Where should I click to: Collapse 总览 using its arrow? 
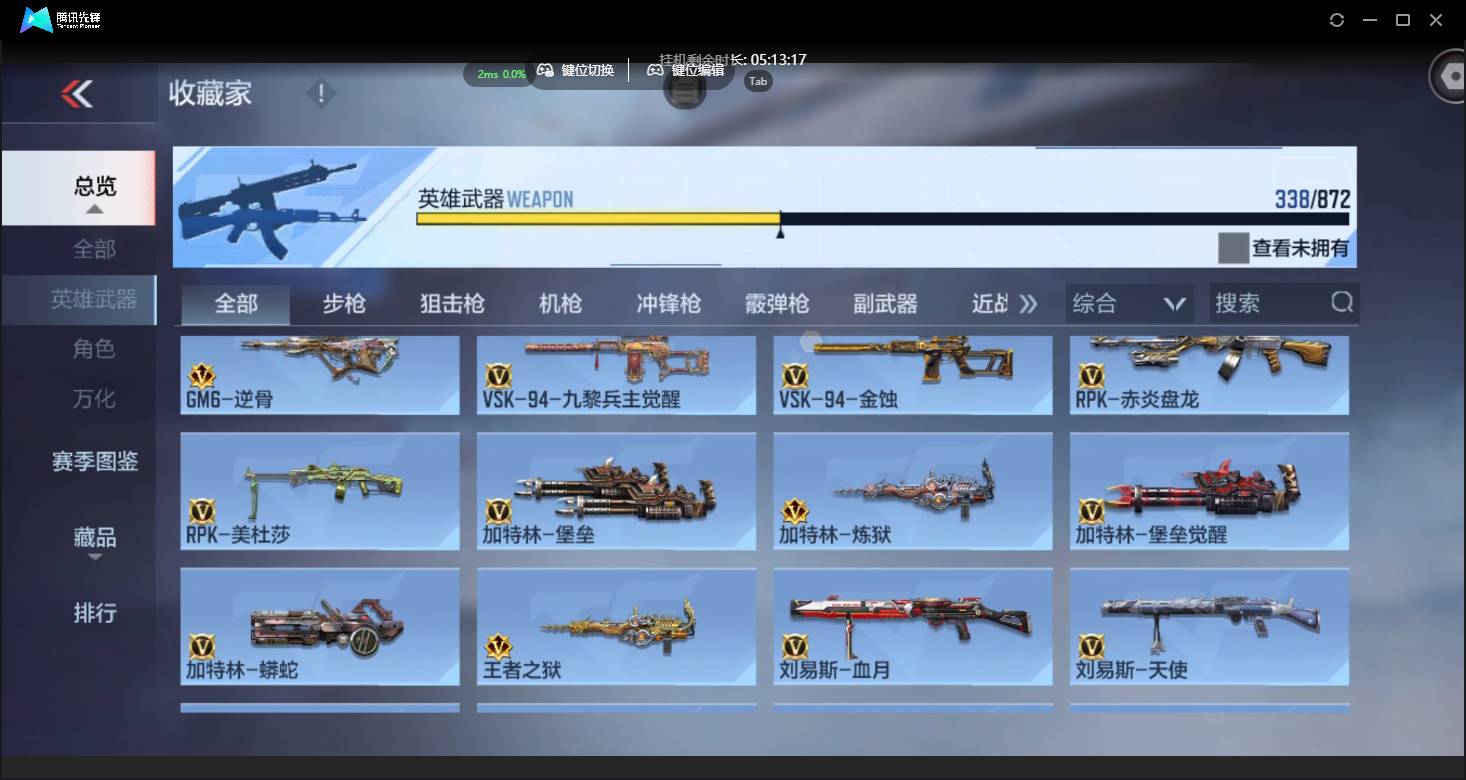[95, 211]
